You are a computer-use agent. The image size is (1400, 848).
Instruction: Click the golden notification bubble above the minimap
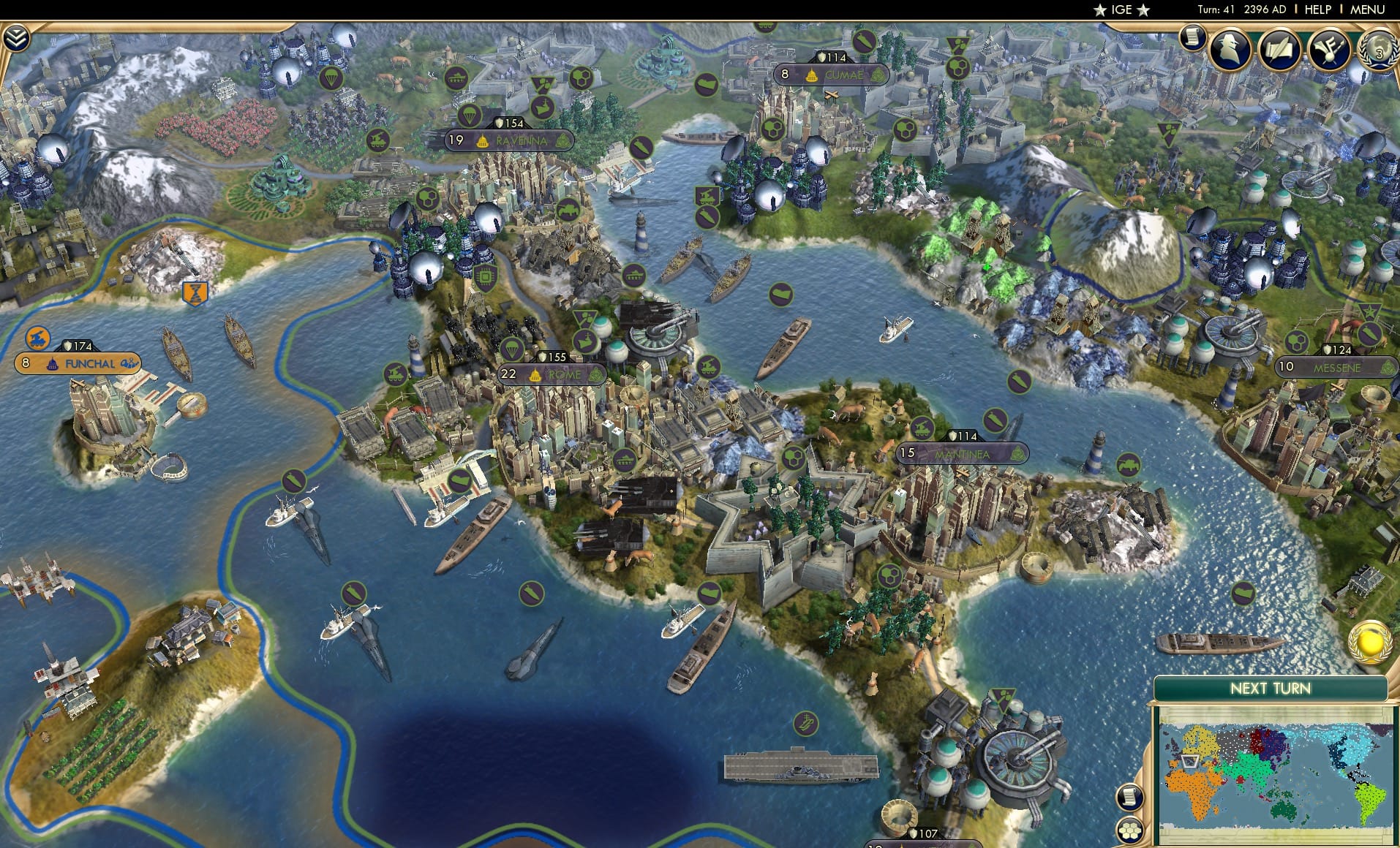[1369, 644]
